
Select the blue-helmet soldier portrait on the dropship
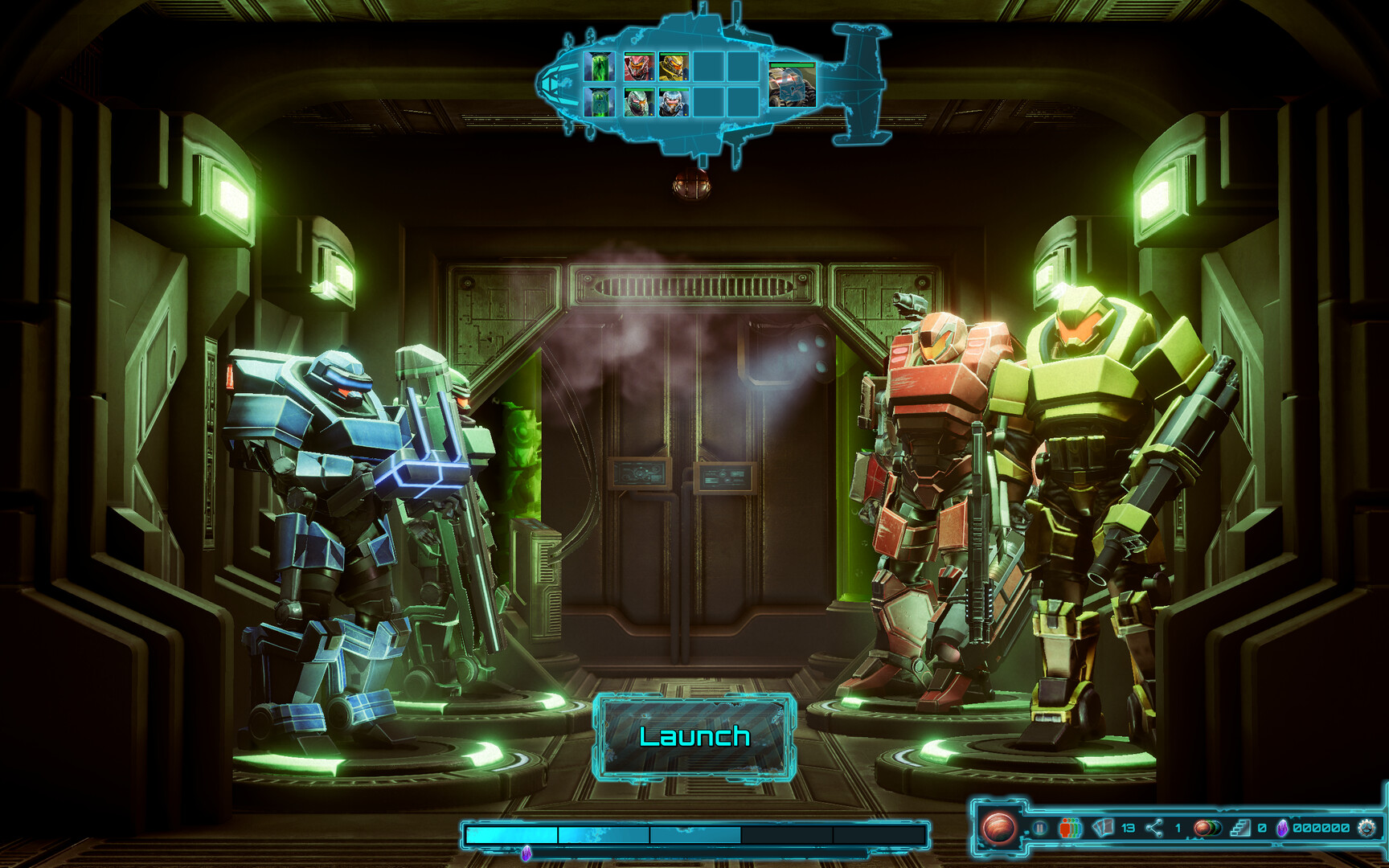pyautogui.click(x=673, y=102)
